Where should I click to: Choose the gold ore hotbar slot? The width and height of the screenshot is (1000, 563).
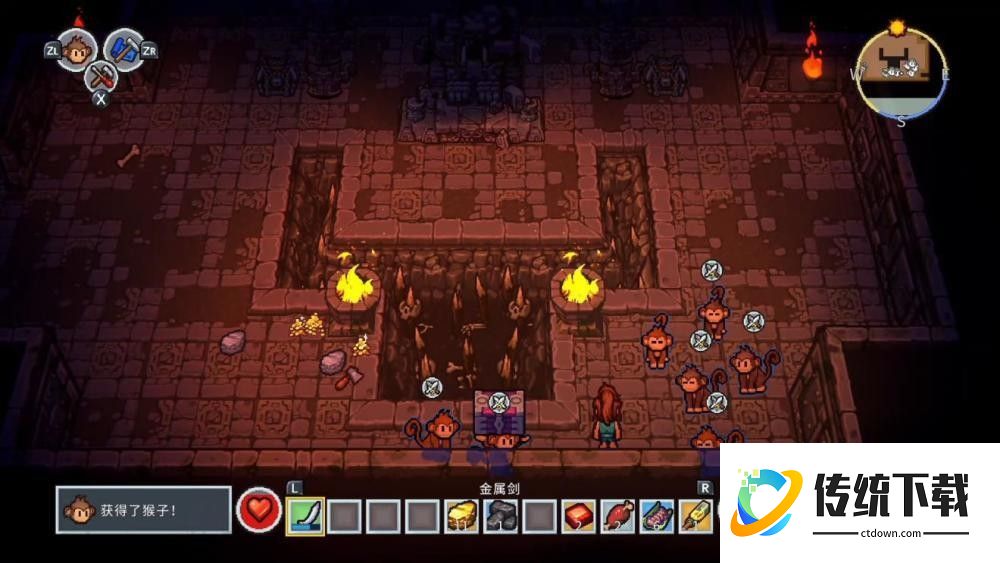[461, 516]
